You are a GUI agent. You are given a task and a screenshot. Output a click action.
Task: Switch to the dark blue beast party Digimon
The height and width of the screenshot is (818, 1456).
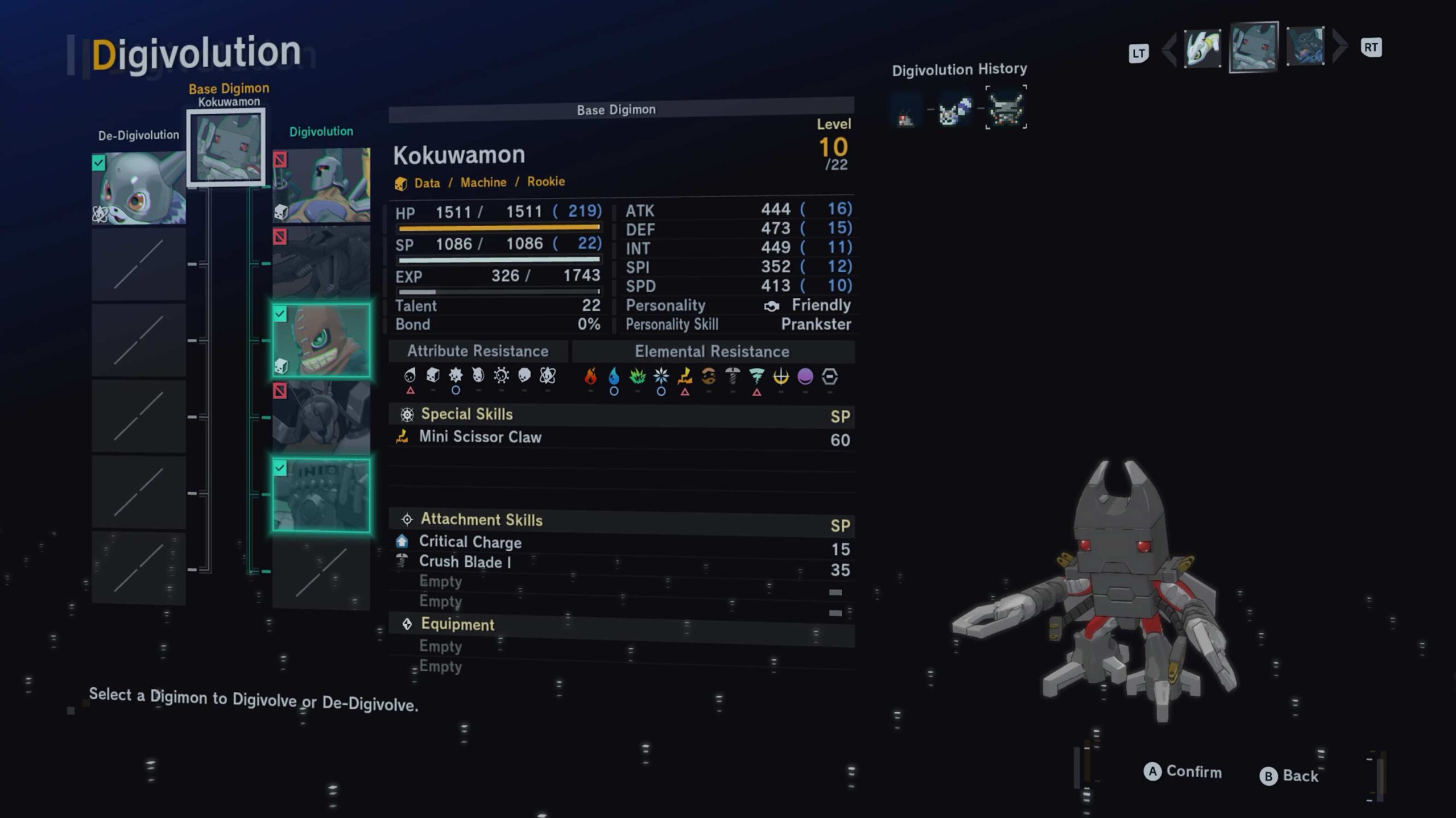(1305, 47)
